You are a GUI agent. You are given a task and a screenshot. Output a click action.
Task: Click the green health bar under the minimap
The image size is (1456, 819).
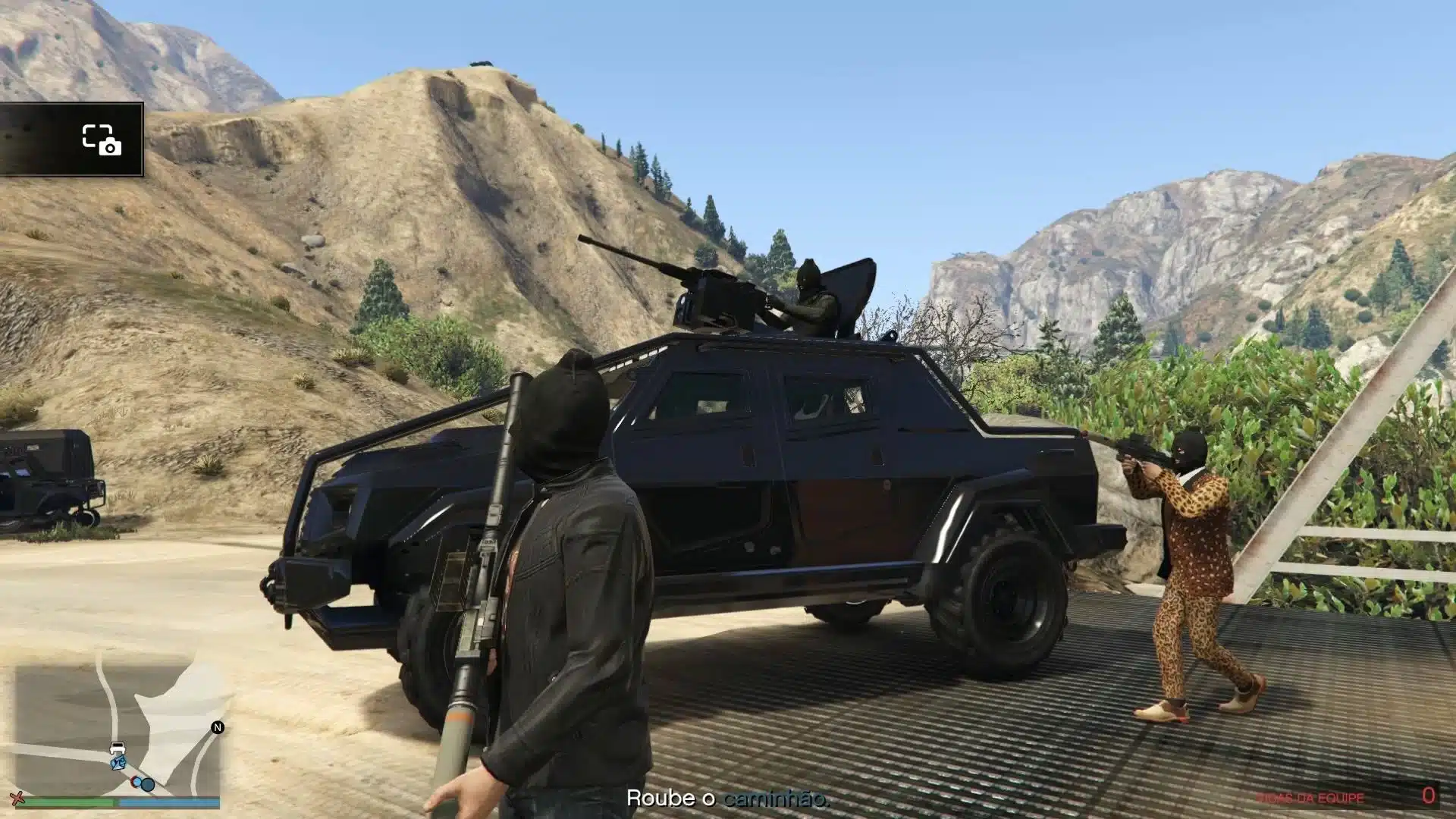point(68,802)
